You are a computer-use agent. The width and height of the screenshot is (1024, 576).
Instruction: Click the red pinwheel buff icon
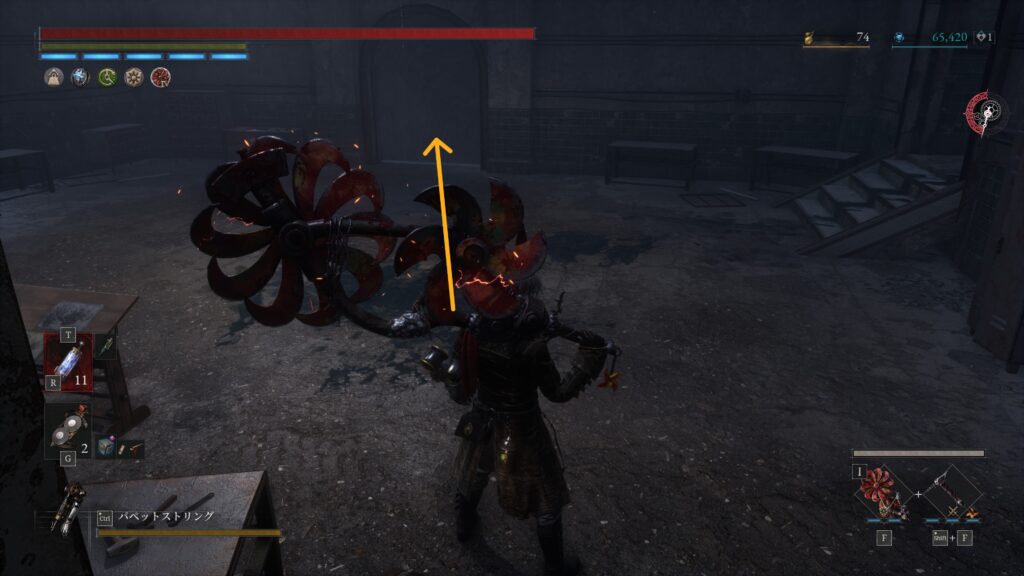(x=160, y=77)
